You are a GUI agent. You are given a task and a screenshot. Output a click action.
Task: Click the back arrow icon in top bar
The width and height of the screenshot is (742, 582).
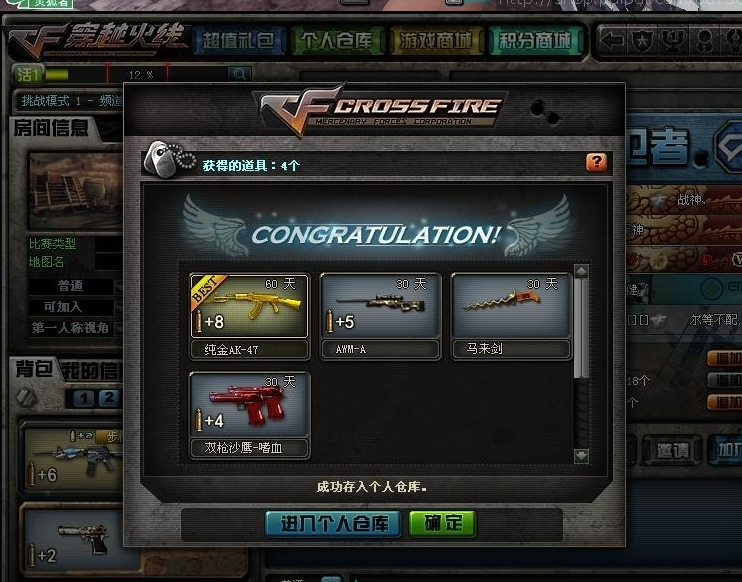pyautogui.click(x=614, y=40)
